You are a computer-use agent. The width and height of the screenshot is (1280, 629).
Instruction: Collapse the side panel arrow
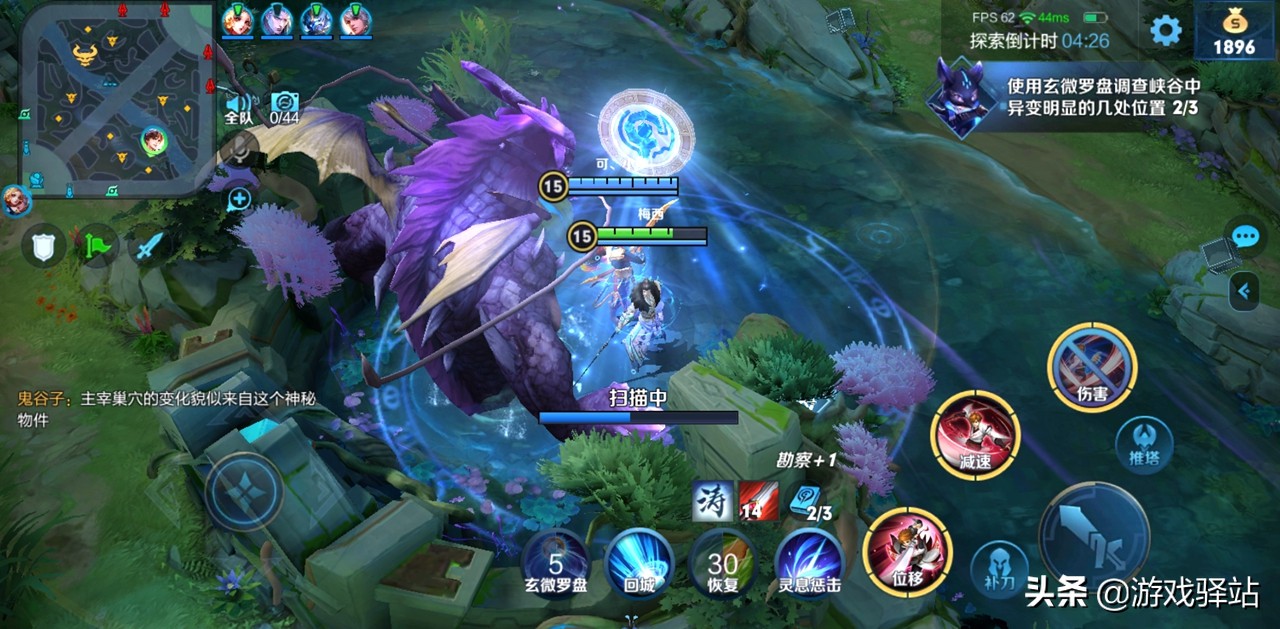click(1244, 291)
